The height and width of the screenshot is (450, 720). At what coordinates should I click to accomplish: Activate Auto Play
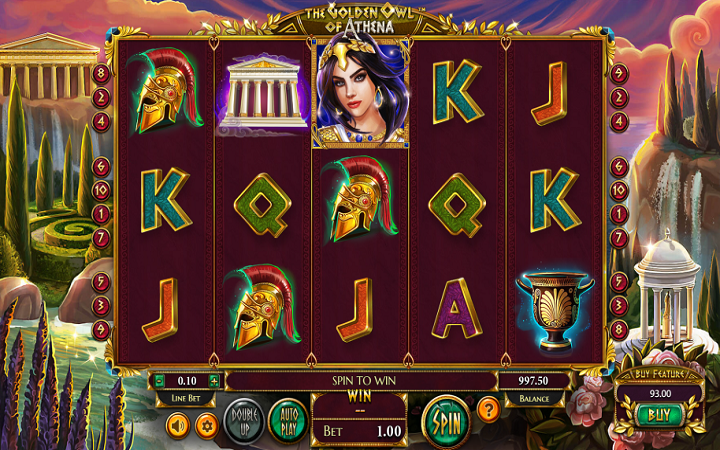coord(287,419)
